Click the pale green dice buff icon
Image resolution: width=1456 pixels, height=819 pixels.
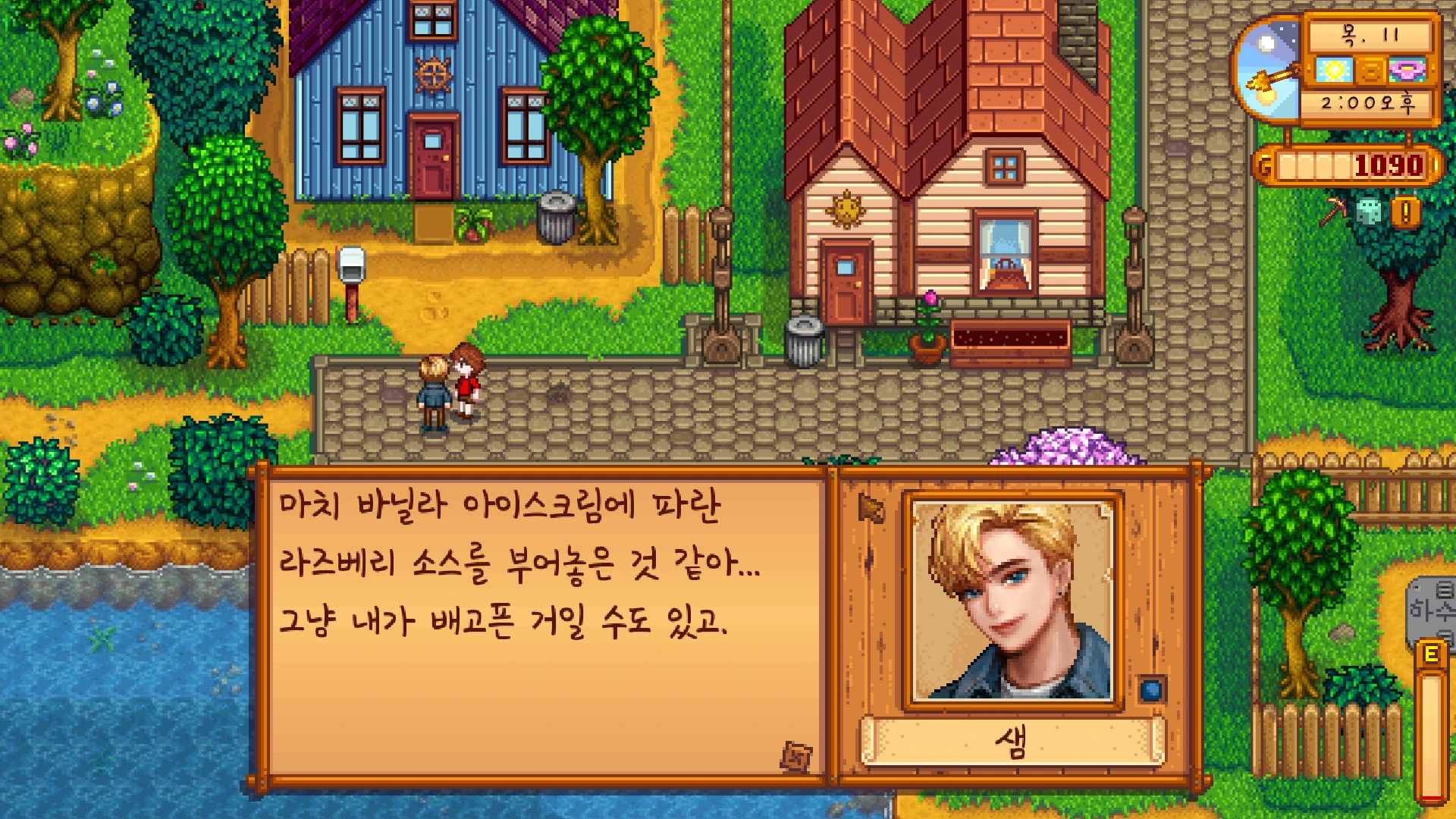tap(1369, 212)
